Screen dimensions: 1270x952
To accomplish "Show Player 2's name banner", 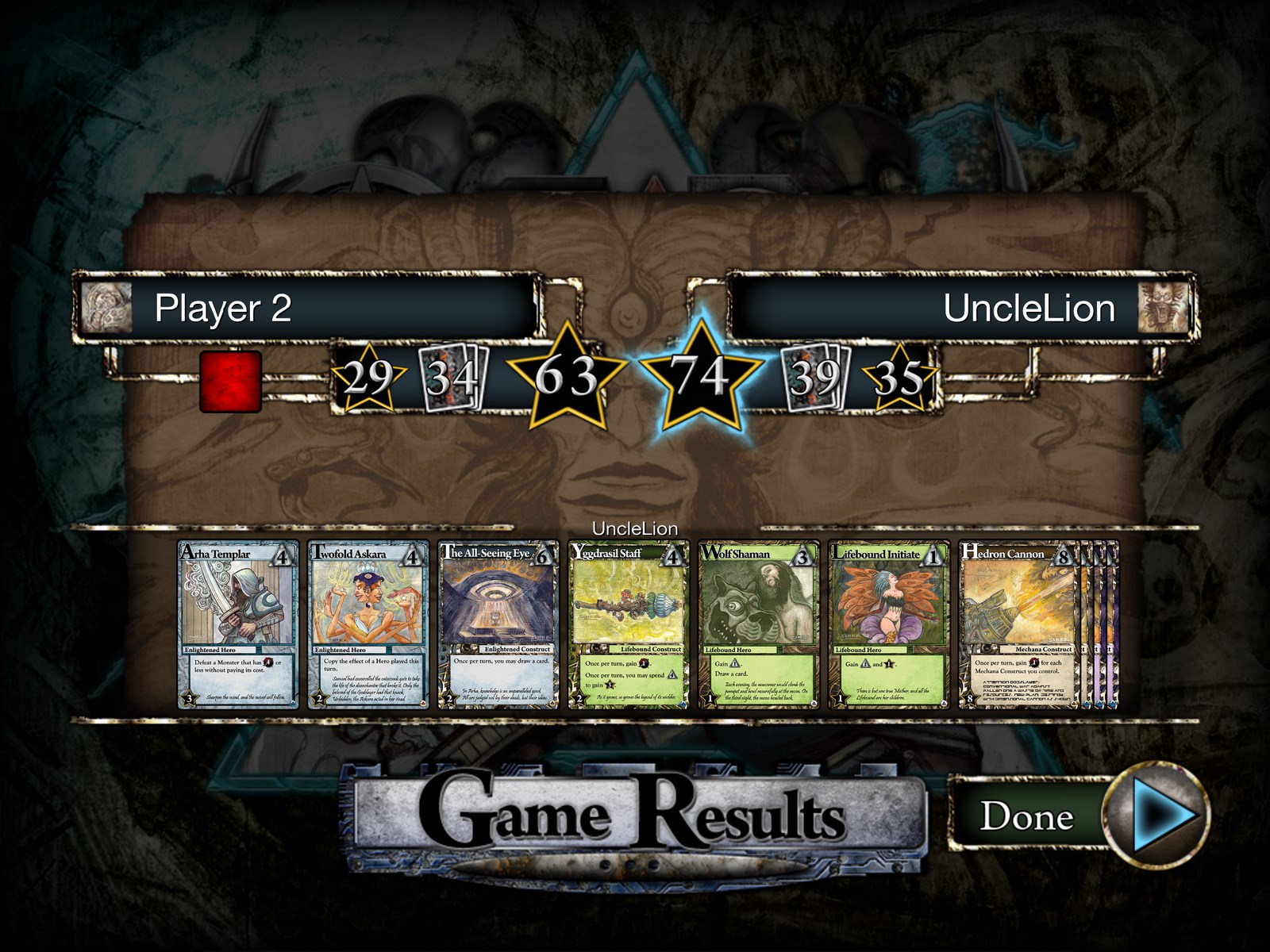I will click(x=333, y=308).
